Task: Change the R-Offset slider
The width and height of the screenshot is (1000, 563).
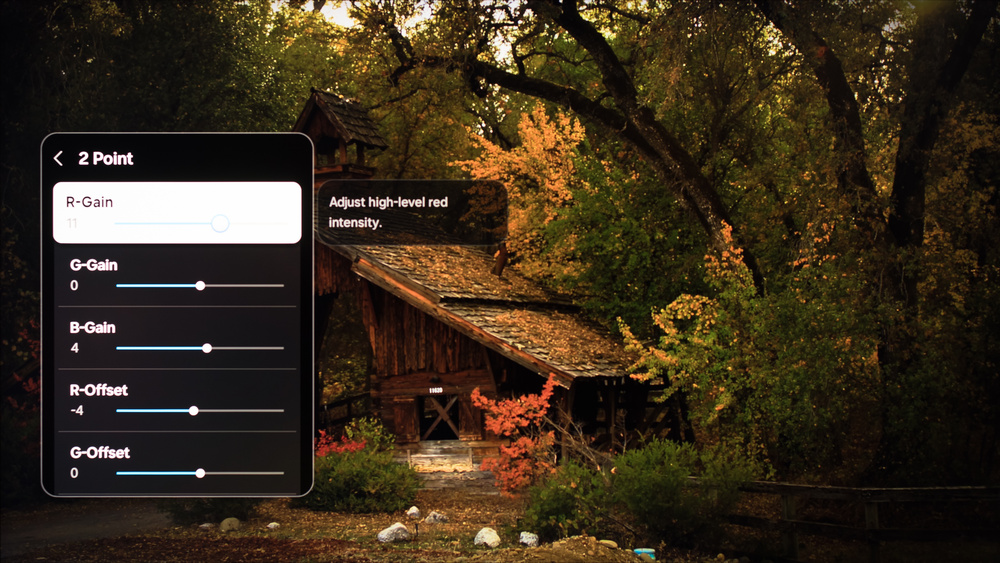Action: point(194,411)
